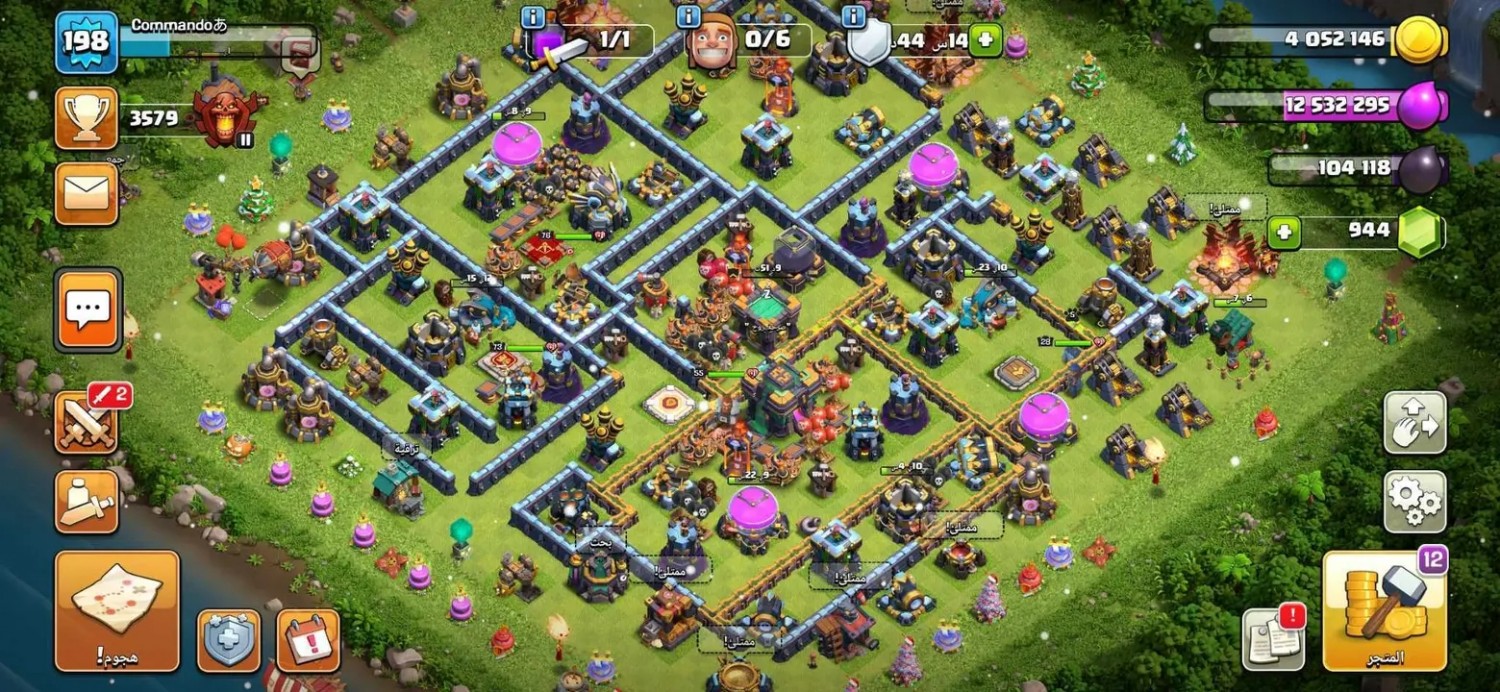Open the Shop with the hammer icon
The height and width of the screenshot is (692, 1500).
[1384, 610]
